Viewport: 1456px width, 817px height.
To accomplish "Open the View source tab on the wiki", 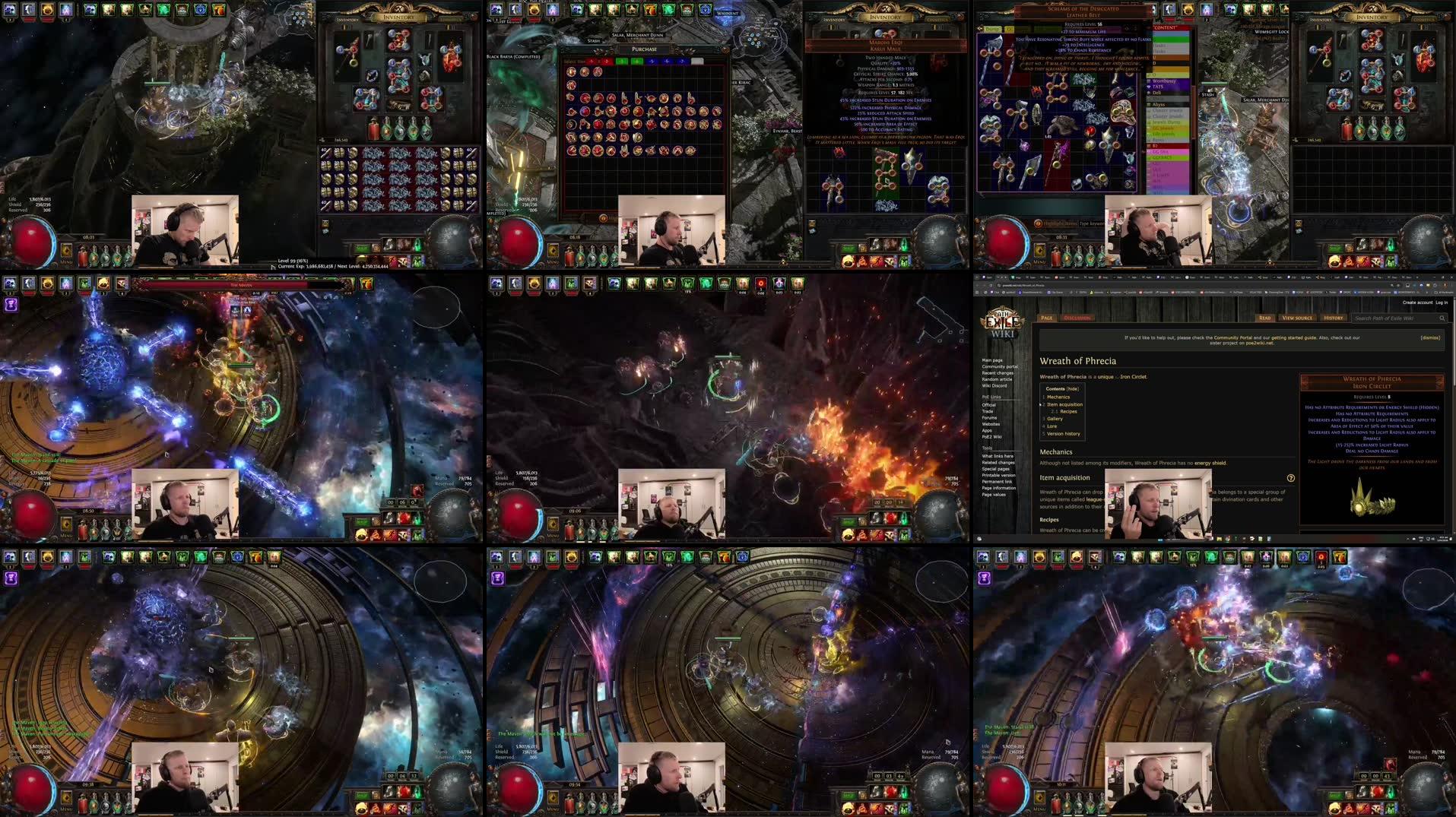I will pos(1297,318).
